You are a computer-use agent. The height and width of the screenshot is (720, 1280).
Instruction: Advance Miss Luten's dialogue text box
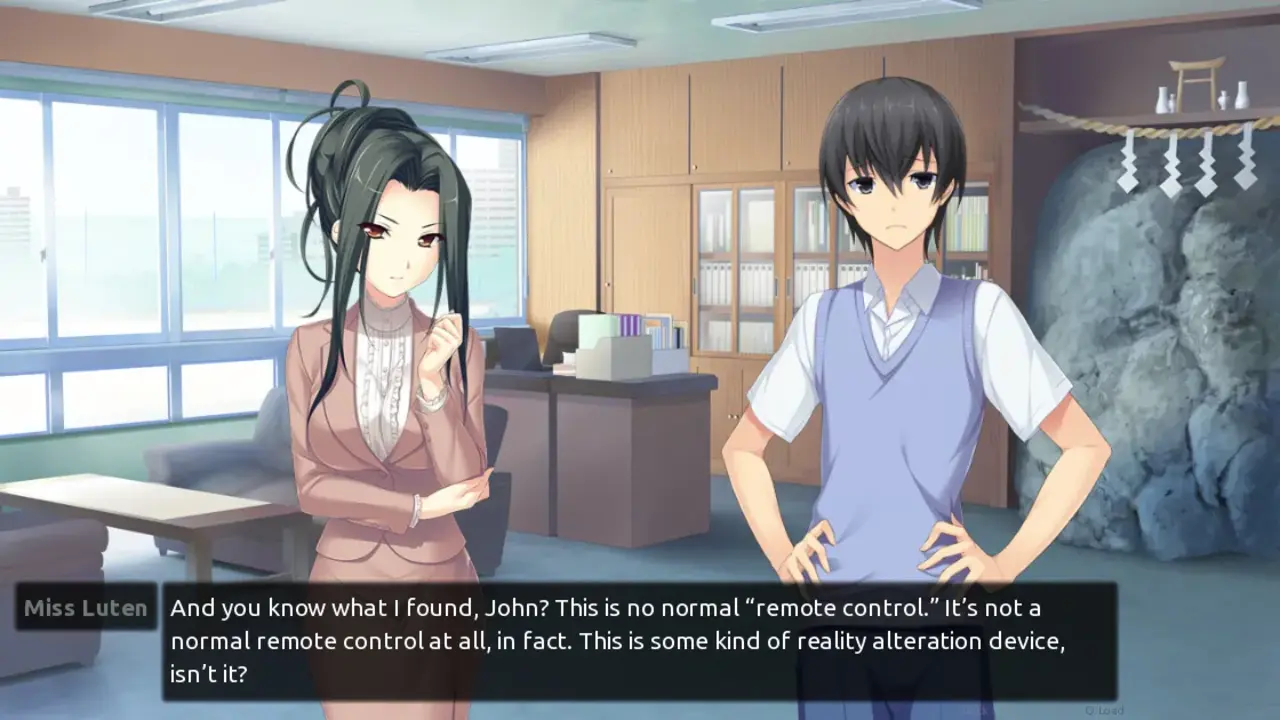tap(639, 641)
